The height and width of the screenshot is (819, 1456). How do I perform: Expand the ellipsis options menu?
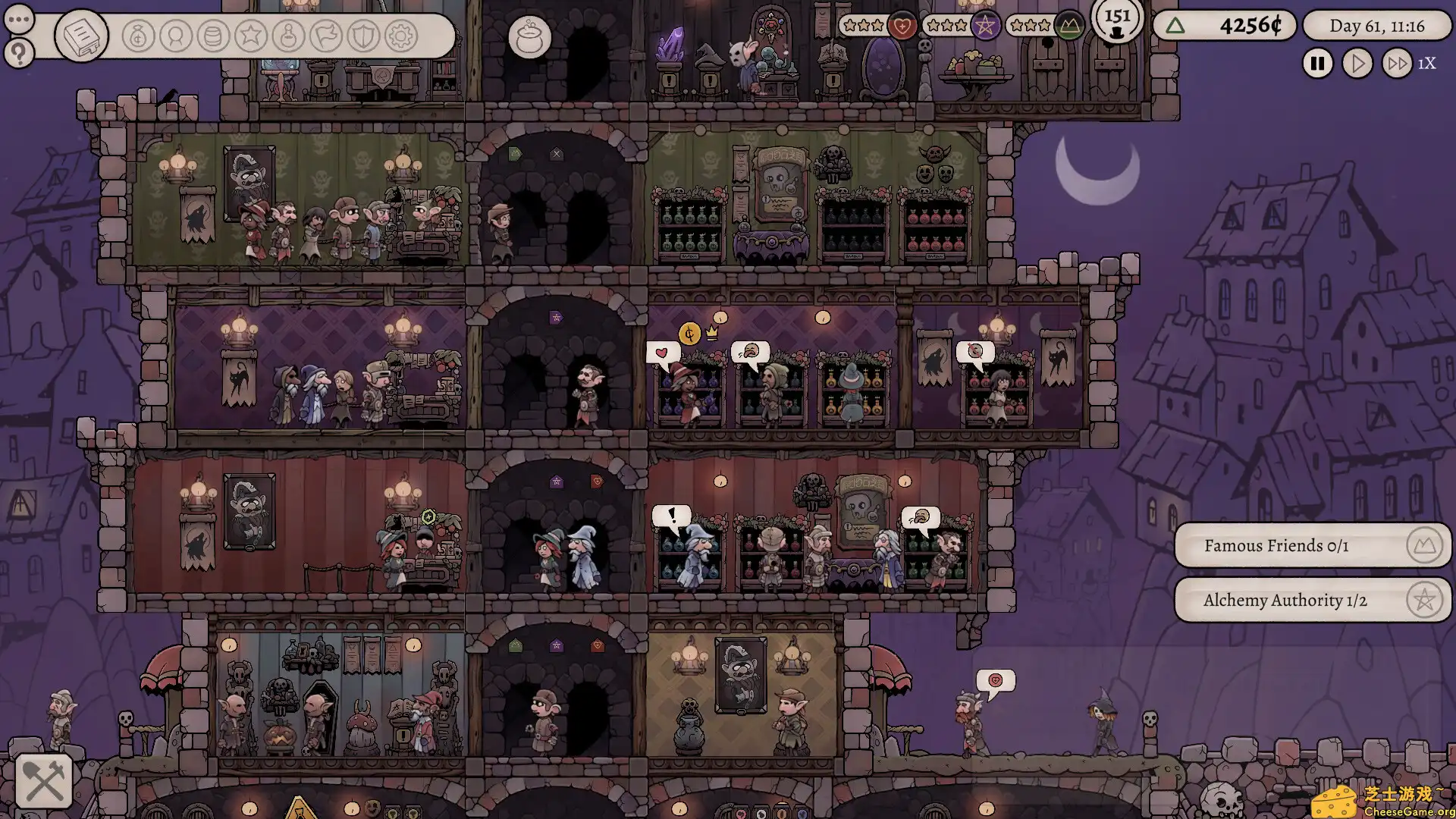(17, 20)
